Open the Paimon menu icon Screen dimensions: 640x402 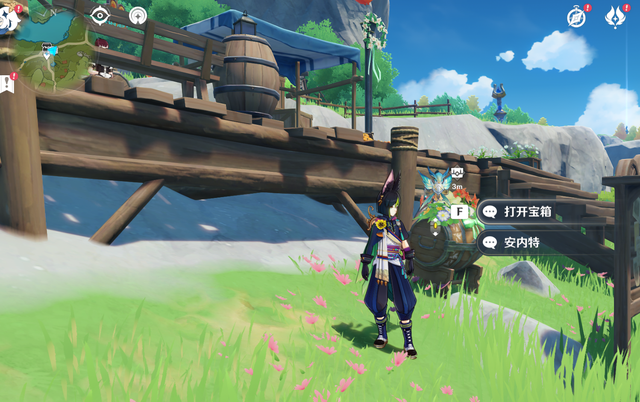[x=8, y=16]
